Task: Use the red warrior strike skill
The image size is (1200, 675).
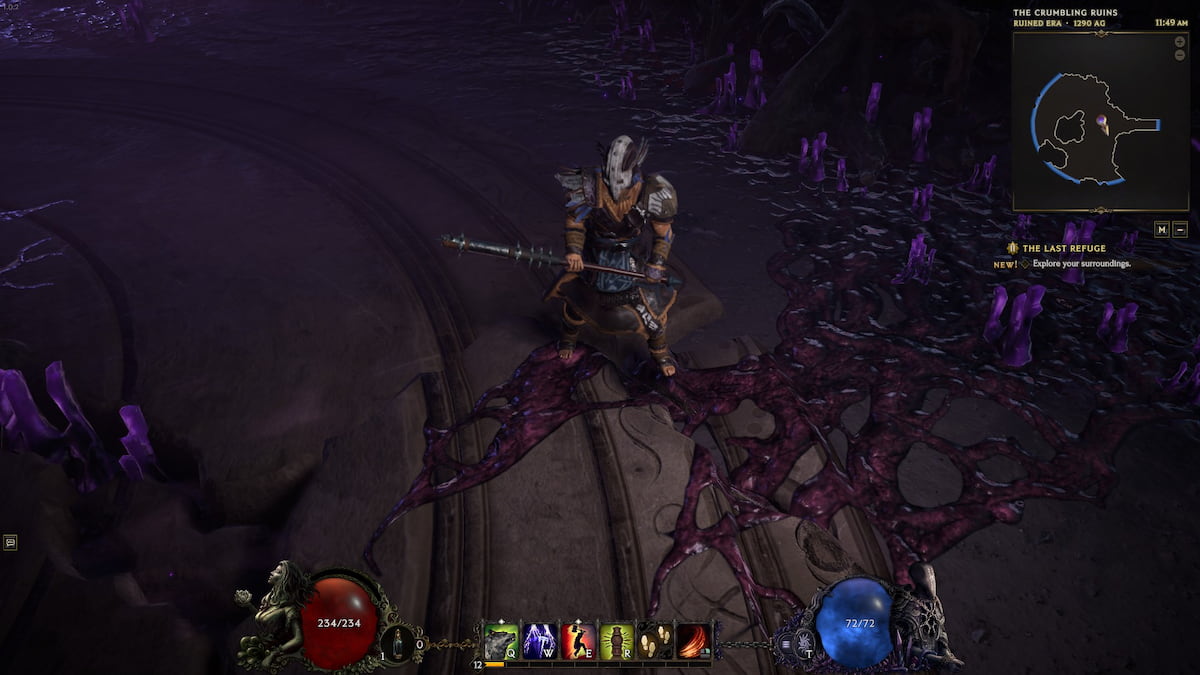Action: [579, 640]
